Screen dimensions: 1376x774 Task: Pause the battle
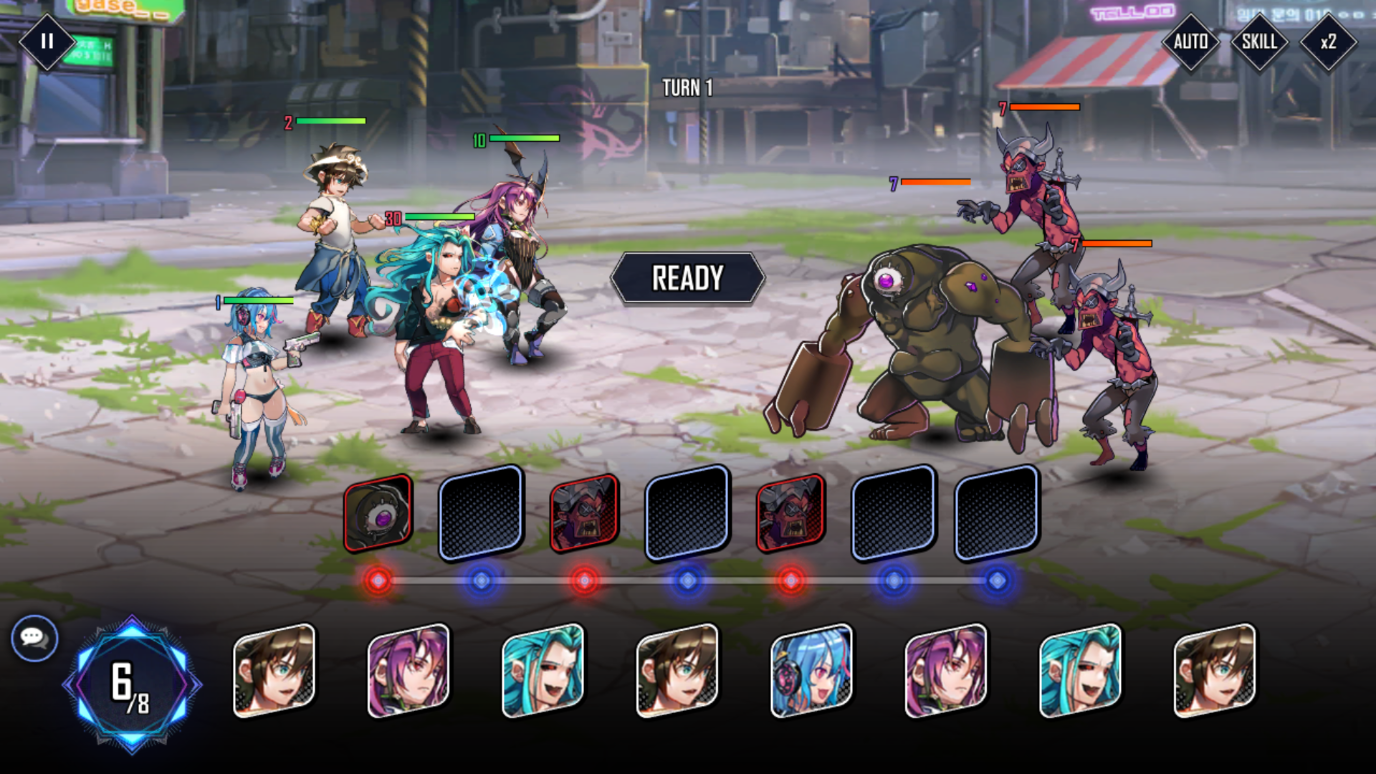pos(45,42)
